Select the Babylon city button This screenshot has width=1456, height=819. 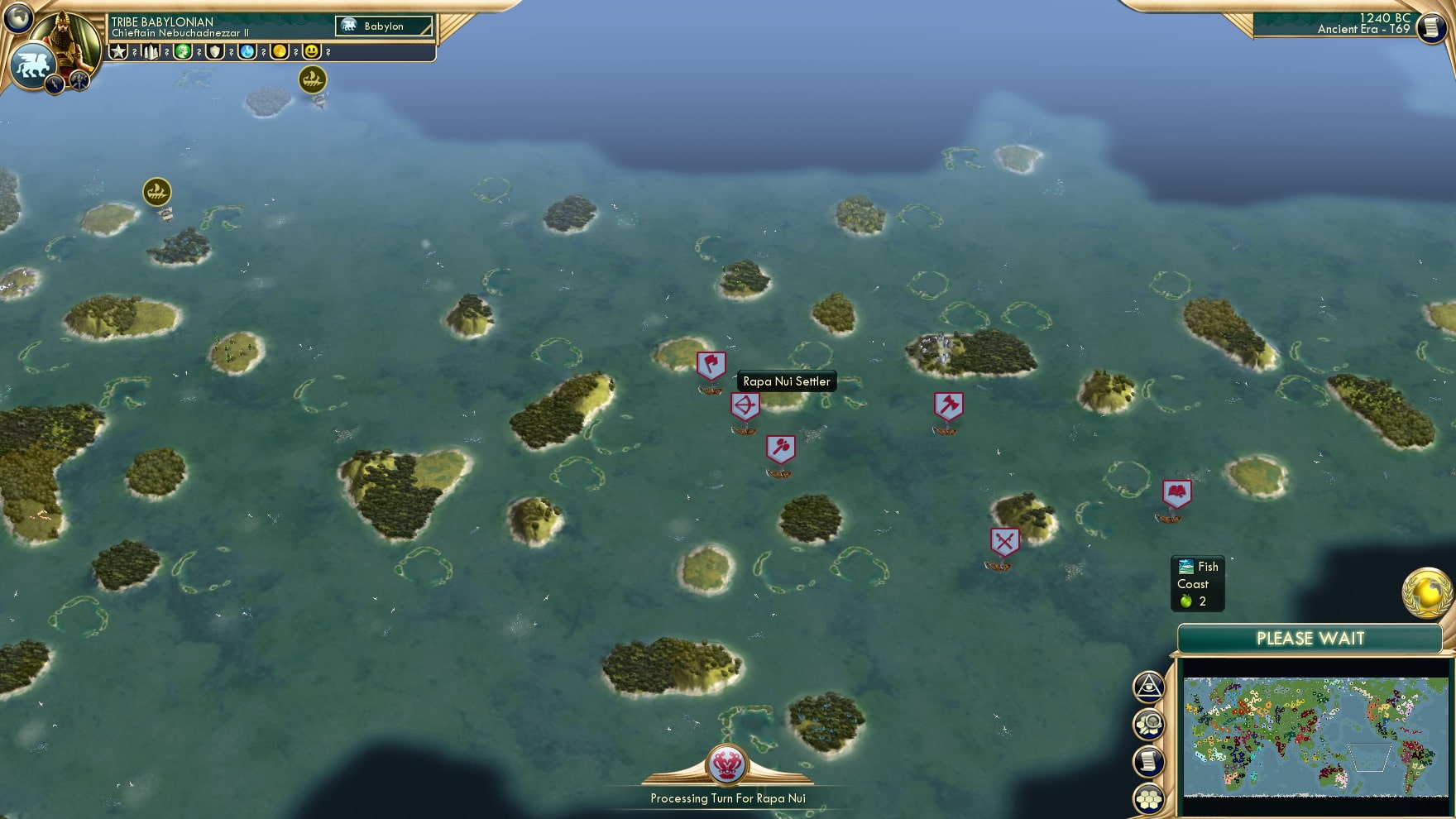[x=384, y=26]
